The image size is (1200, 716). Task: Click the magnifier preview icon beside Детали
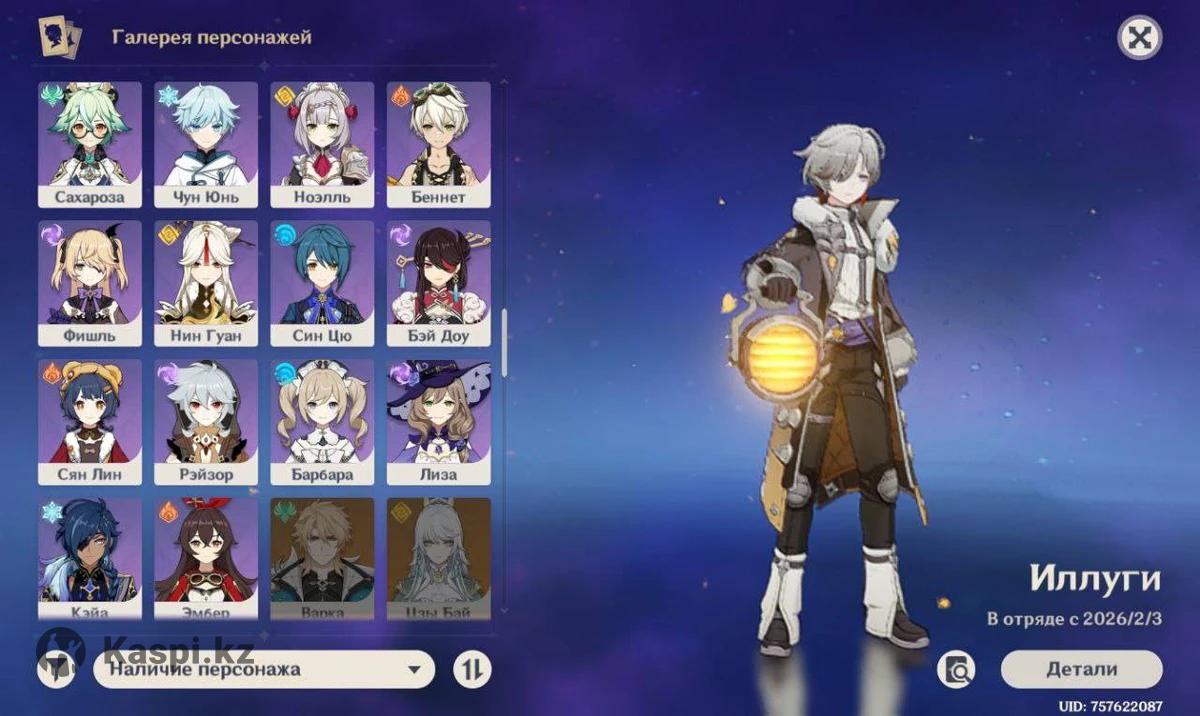956,670
